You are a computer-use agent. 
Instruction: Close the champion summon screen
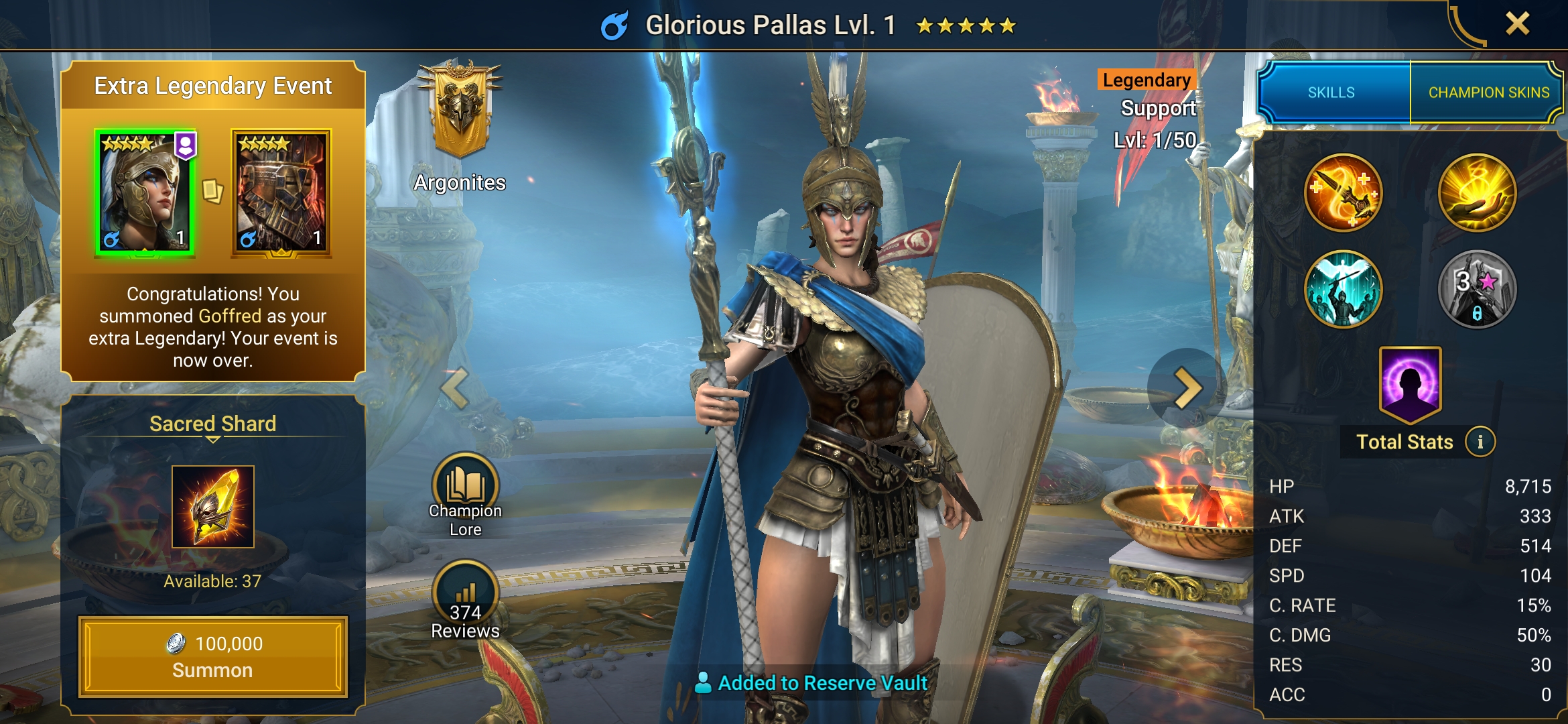[1517, 24]
